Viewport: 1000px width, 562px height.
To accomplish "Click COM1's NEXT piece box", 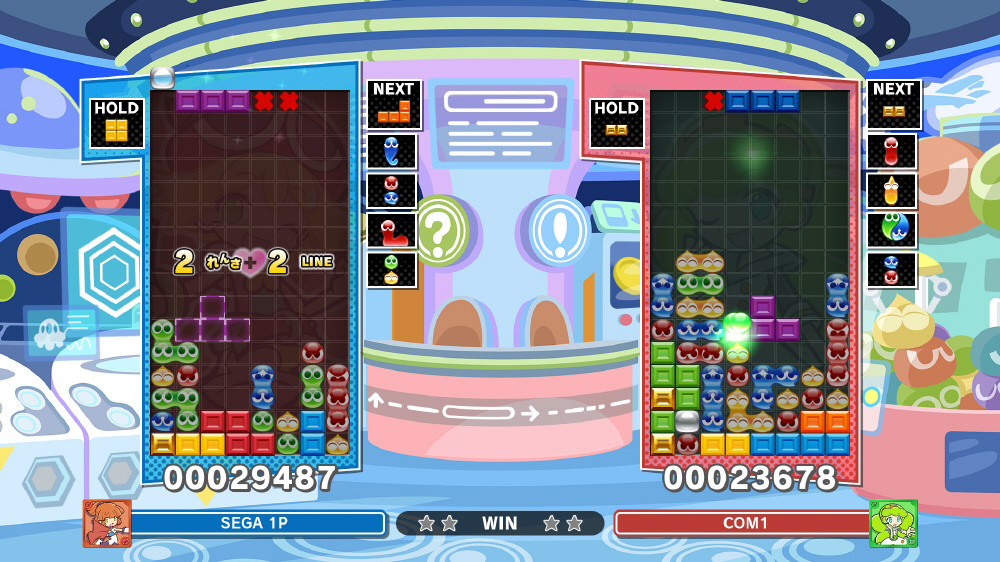I will coord(892,105).
